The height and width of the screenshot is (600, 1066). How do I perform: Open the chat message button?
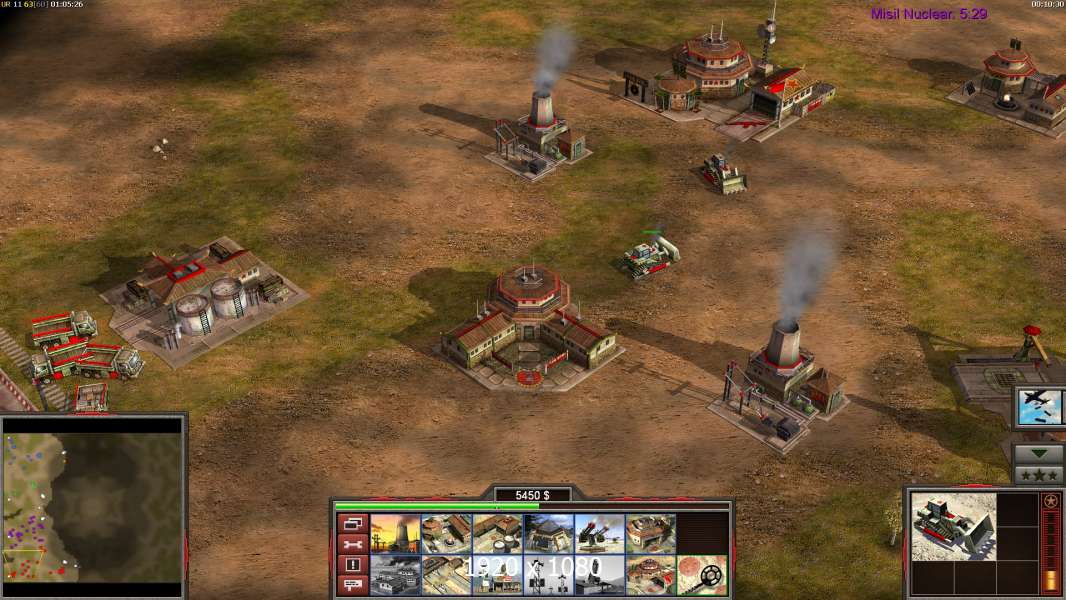pyautogui.click(x=352, y=585)
